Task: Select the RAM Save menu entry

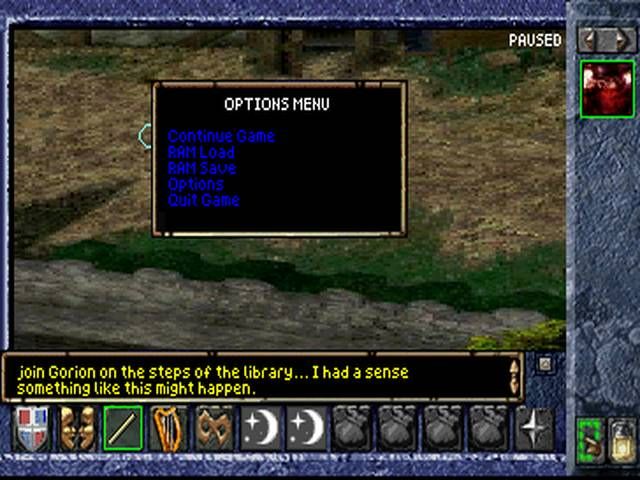Action: 202,168
